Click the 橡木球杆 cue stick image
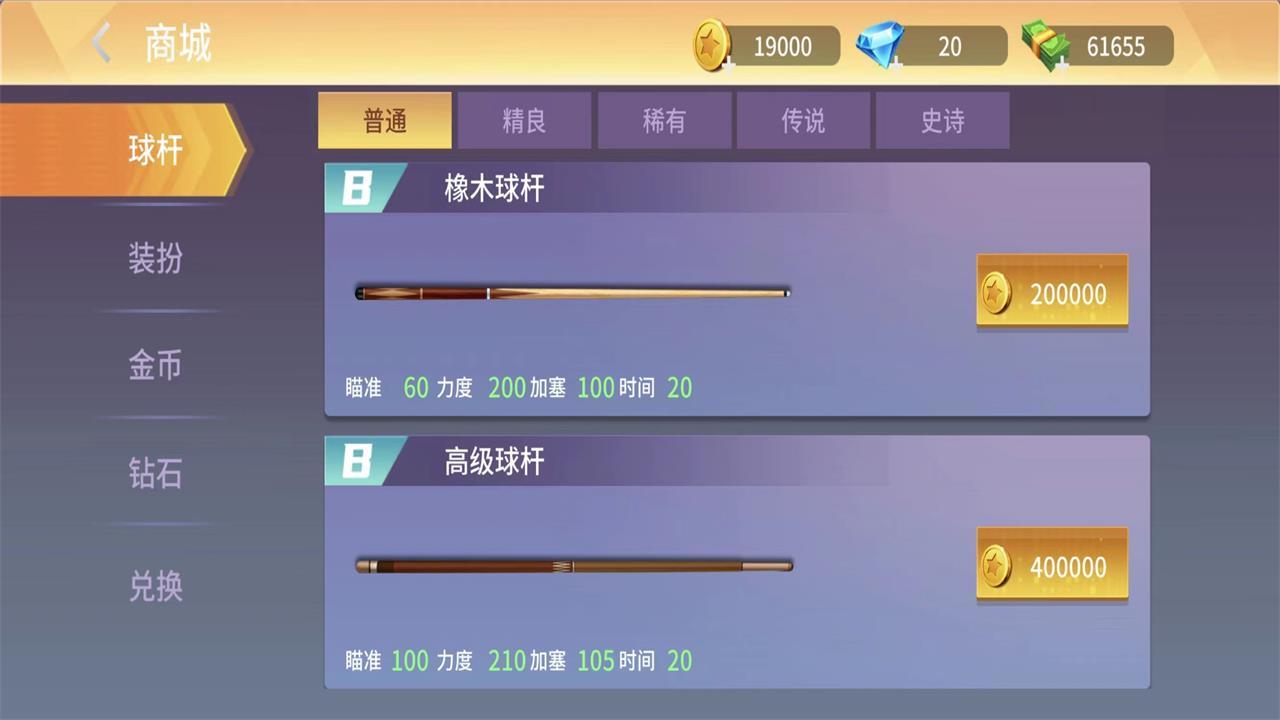The height and width of the screenshot is (720, 1280). click(571, 292)
